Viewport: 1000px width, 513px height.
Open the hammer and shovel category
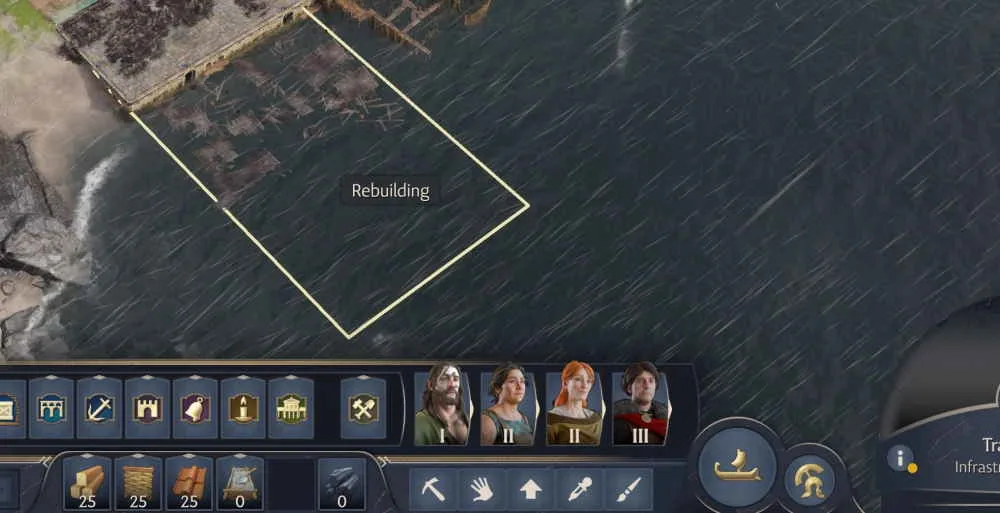click(363, 408)
